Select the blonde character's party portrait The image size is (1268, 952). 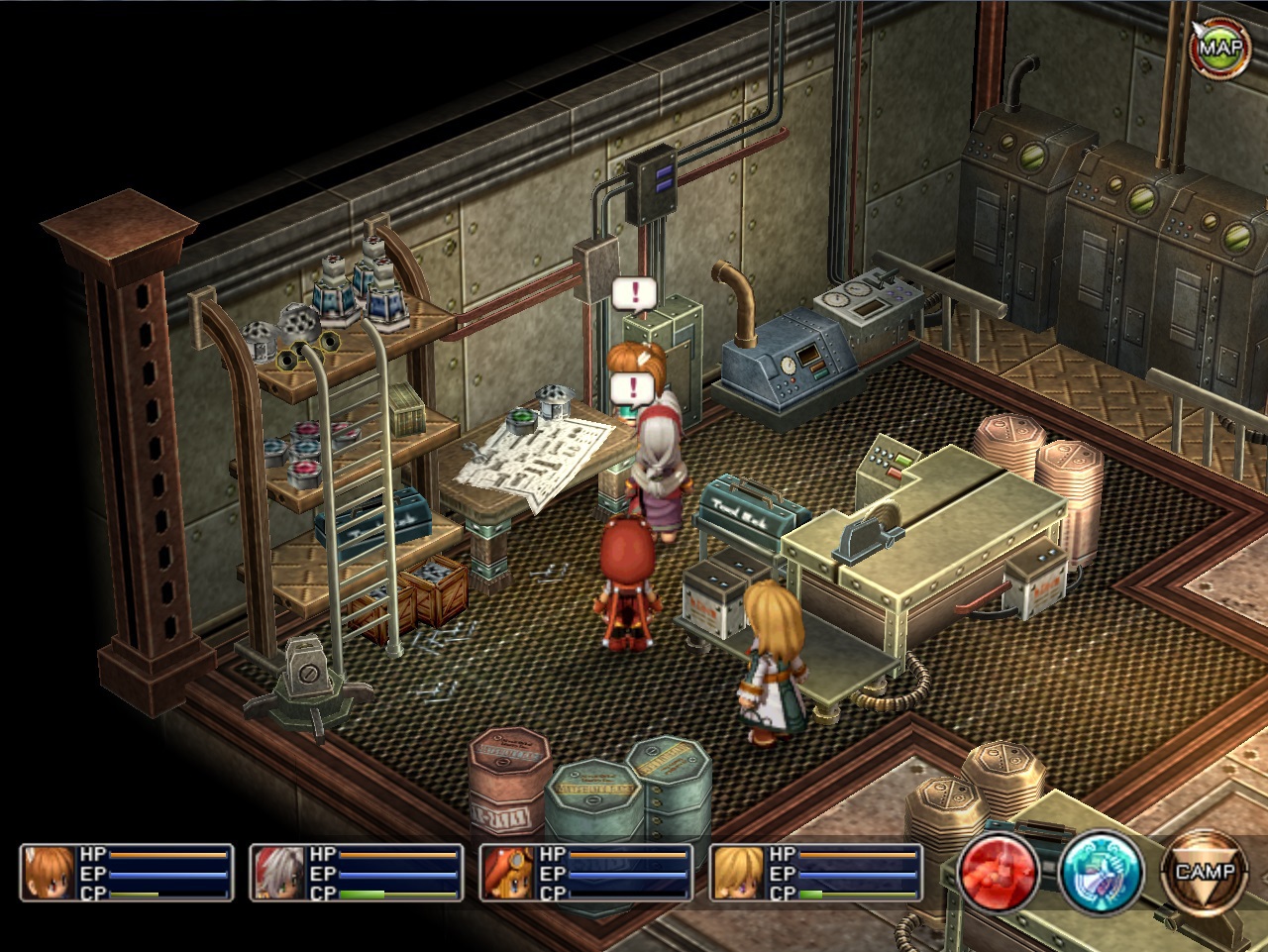point(738,873)
